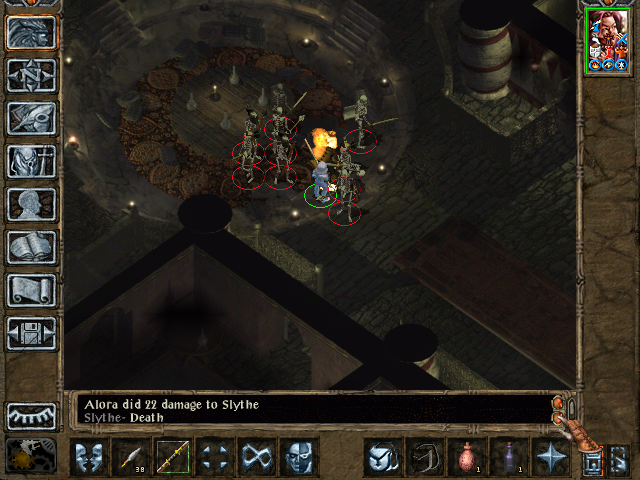
Task: Toggle pause with the clock gear button
Action: pos(31,455)
